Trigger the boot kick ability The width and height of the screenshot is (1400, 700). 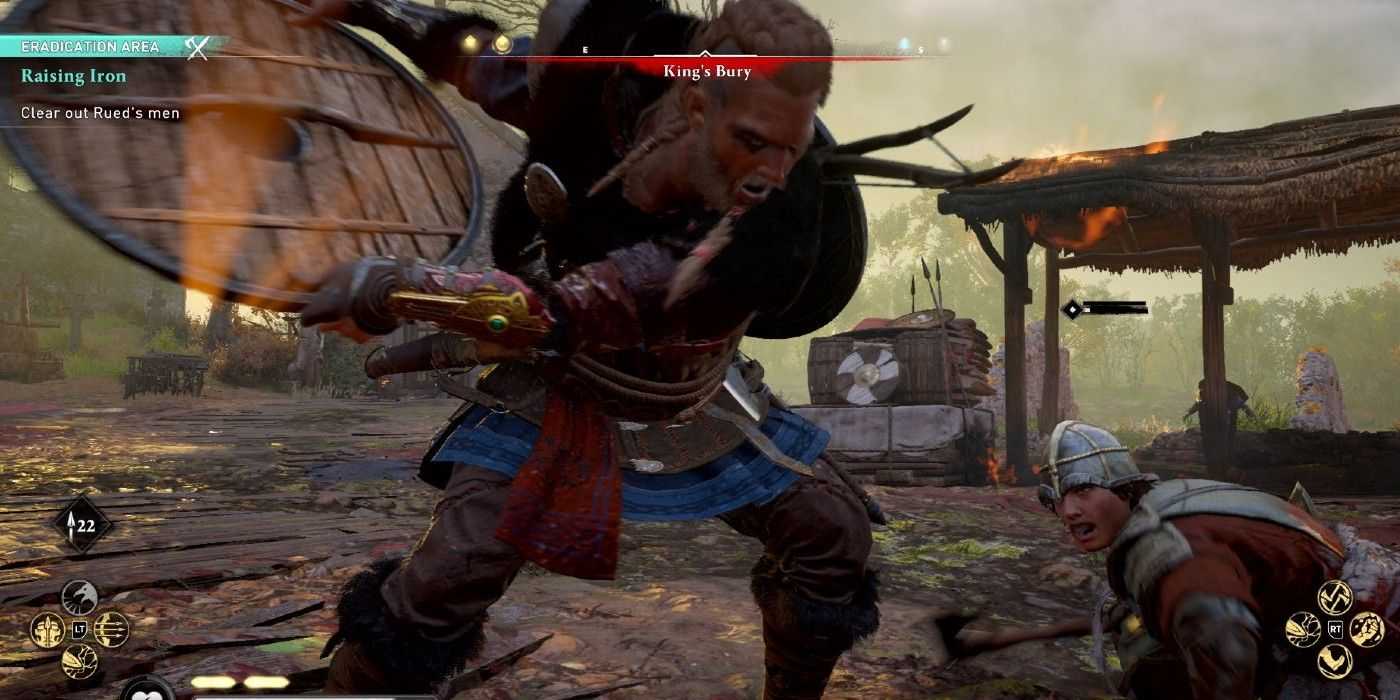tap(79, 661)
